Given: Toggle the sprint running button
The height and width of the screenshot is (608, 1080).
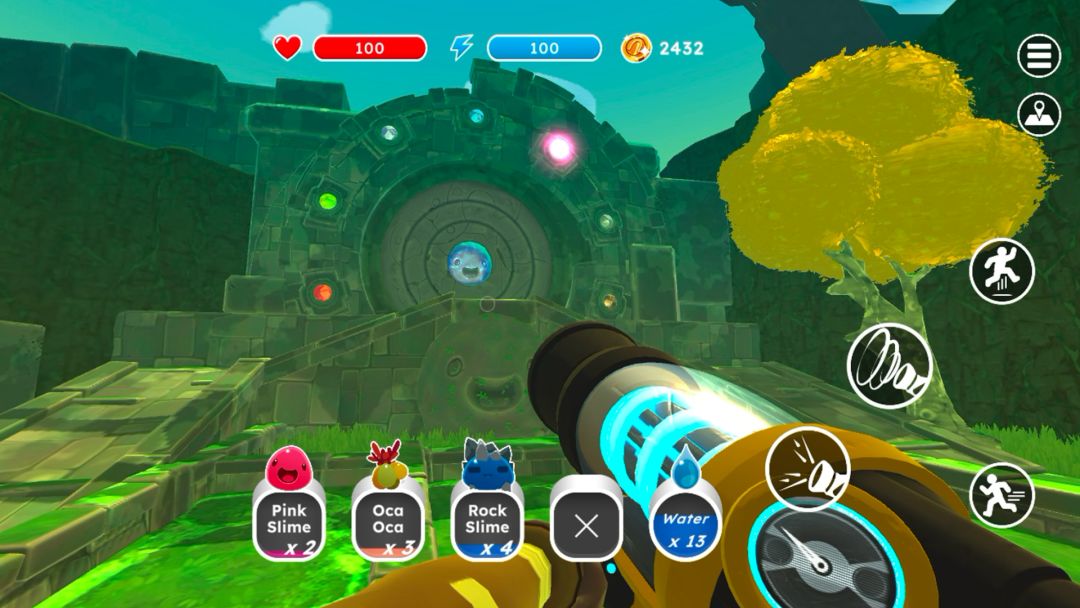Looking at the screenshot, I should (1001, 495).
